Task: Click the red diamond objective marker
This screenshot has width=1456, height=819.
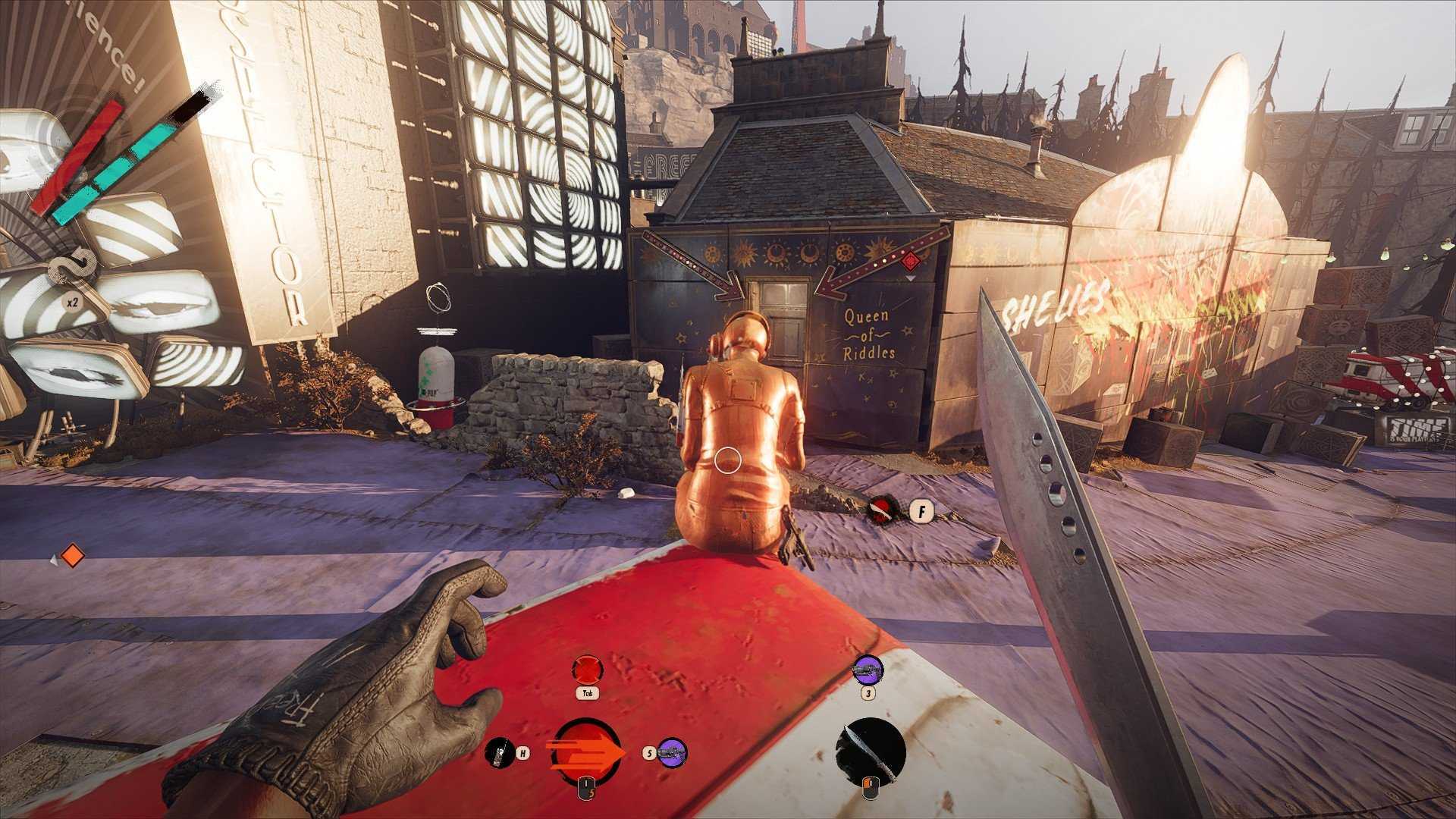Action: pos(912,262)
